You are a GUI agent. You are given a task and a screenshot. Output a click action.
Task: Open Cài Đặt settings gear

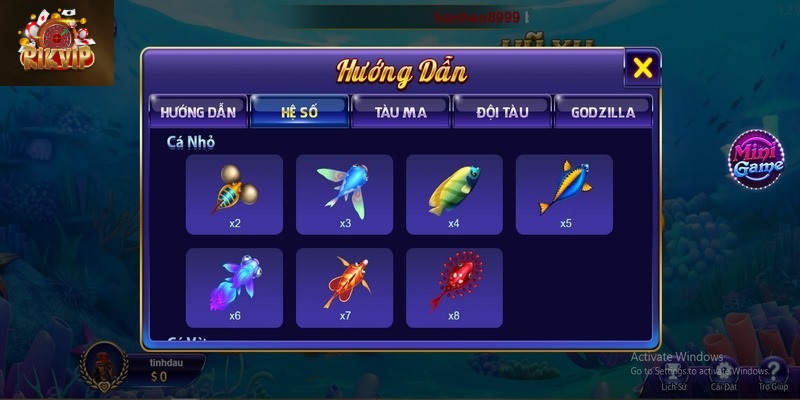tap(724, 372)
